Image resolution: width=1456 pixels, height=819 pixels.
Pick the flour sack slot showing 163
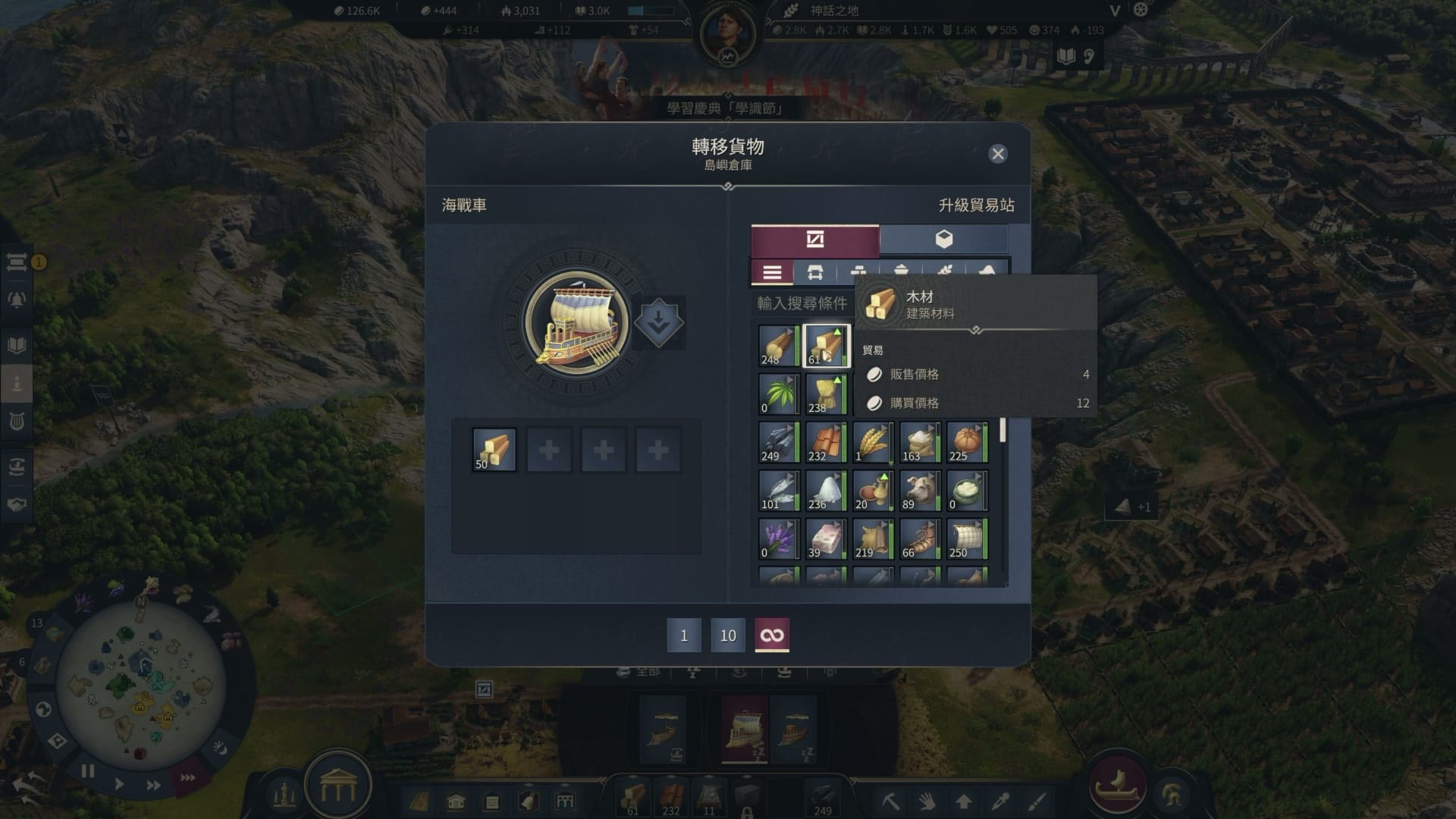[x=920, y=442]
